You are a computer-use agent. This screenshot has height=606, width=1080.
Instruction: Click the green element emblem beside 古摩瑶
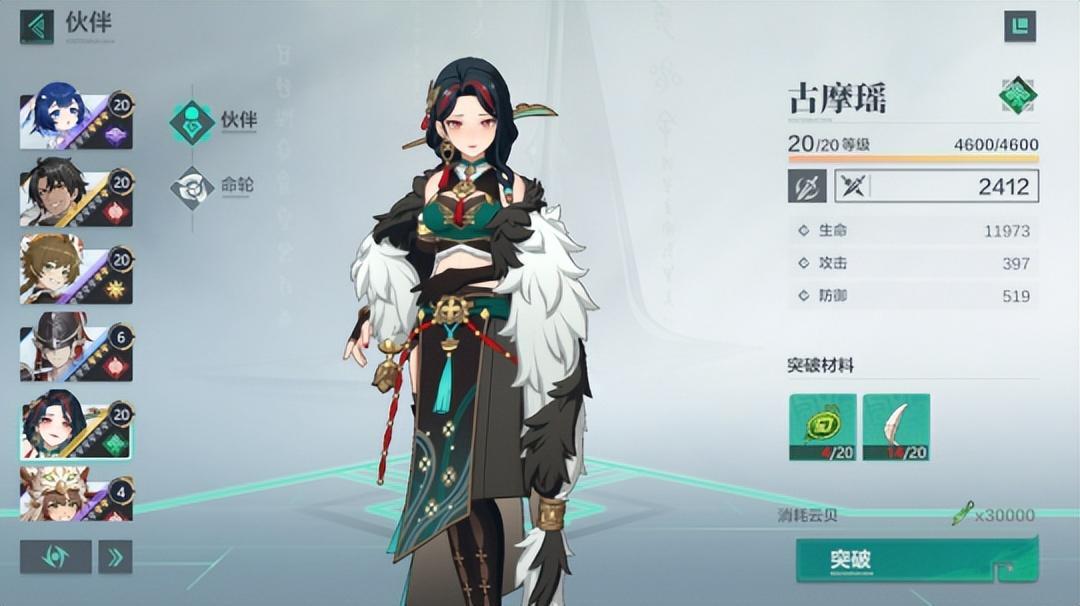pos(1018,96)
